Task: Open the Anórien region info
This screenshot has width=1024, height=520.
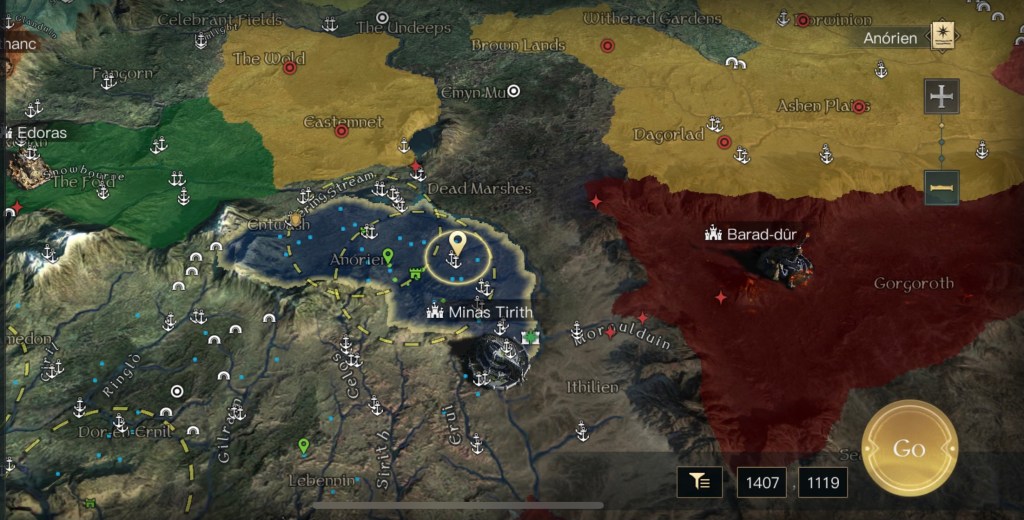Action: pyautogui.click(x=940, y=37)
